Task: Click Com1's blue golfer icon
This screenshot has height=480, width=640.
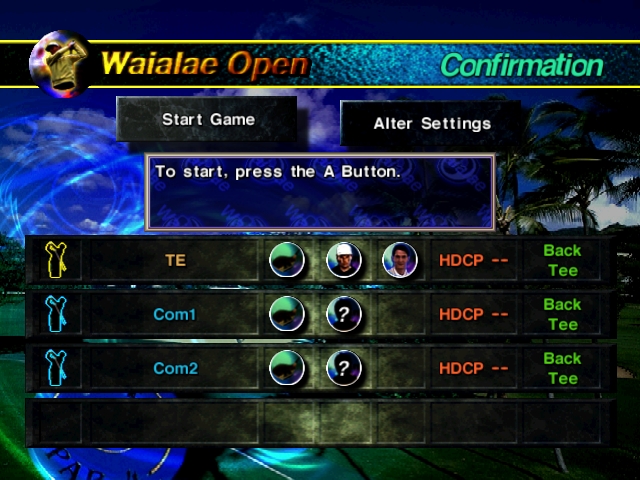Action: coord(55,315)
